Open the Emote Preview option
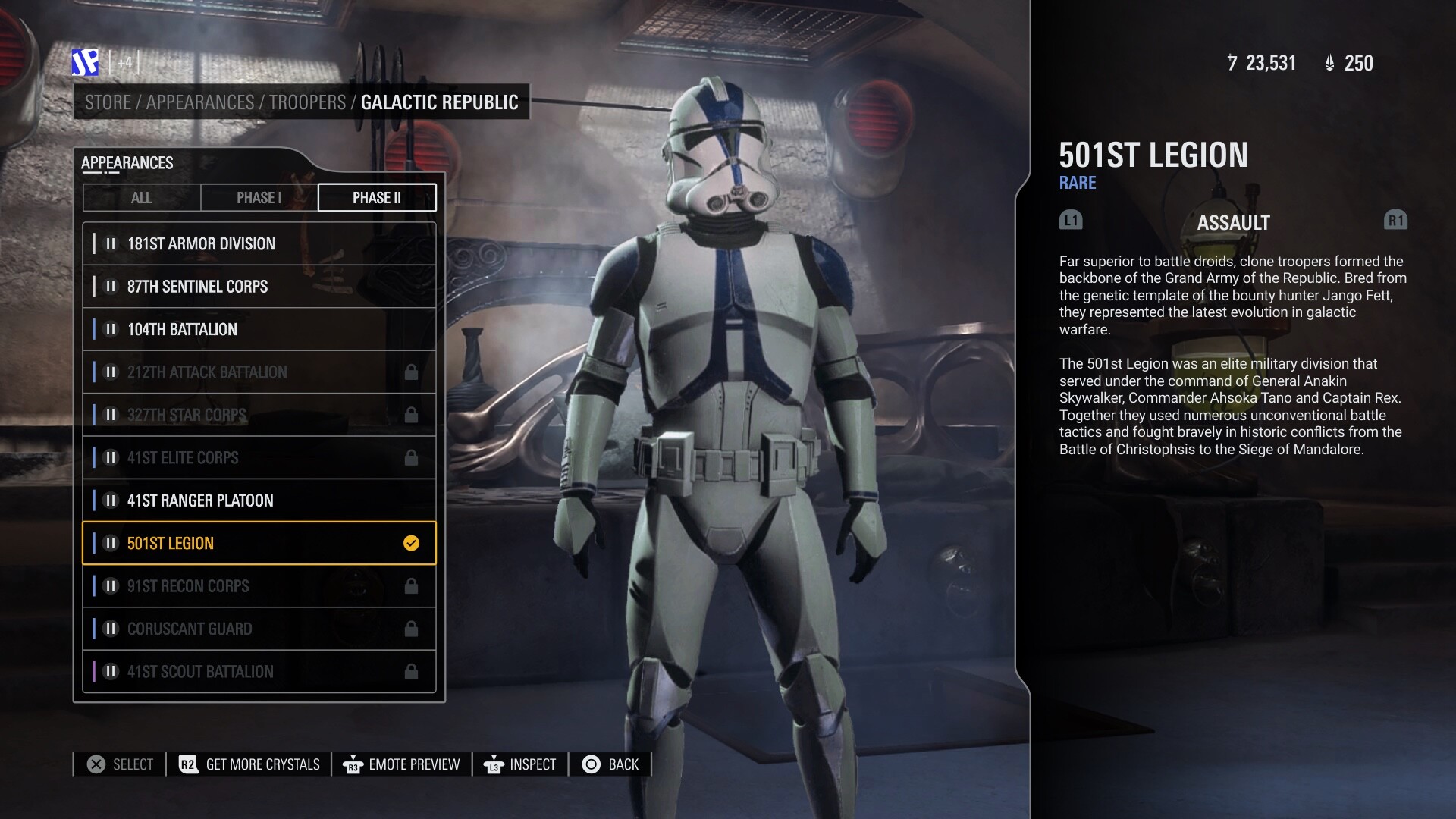The width and height of the screenshot is (1456, 819). (x=402, y=764)
